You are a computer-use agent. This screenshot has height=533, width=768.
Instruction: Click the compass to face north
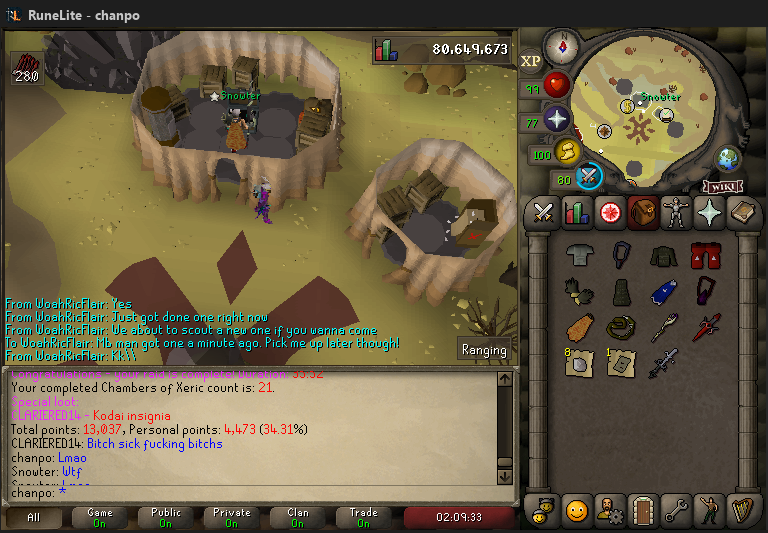(563, 45)
